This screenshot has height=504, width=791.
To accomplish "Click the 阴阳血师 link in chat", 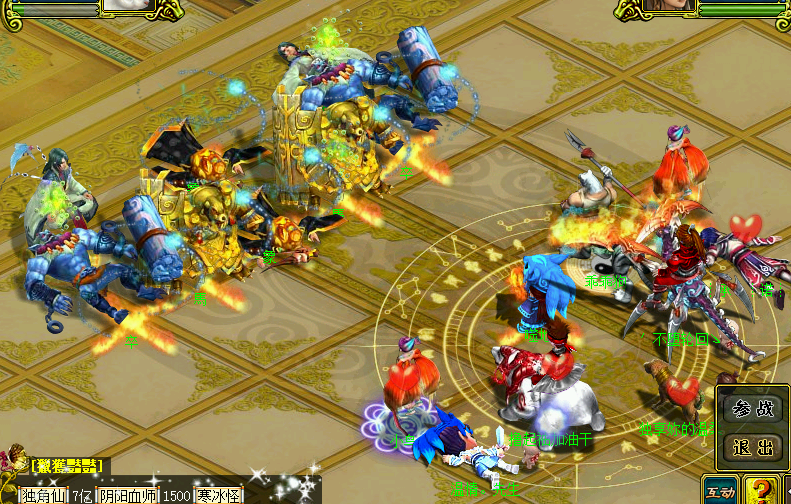I will (129, 495).
